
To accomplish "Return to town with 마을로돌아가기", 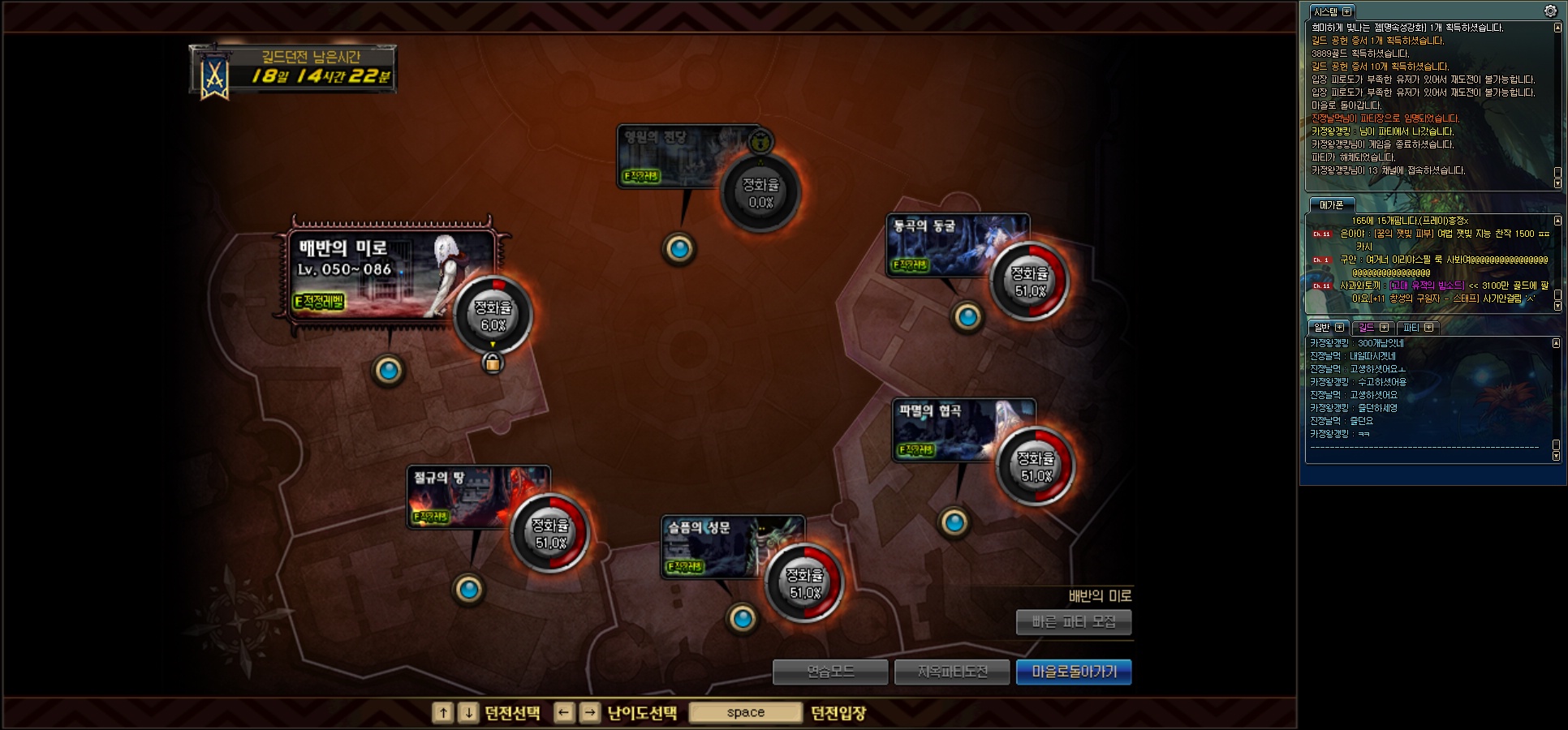I will (x=1074, y=672).
